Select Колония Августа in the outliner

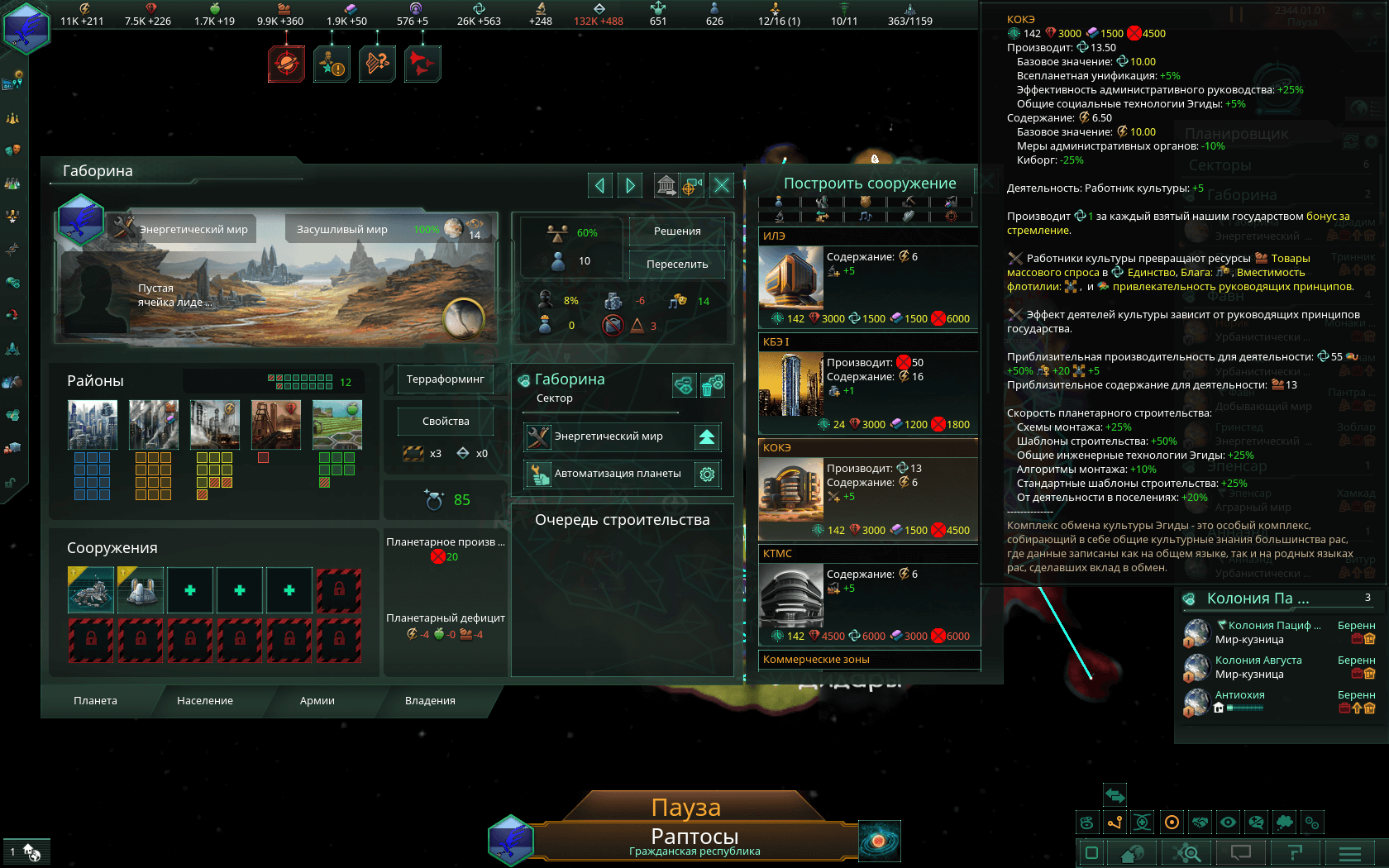[x=1258, y=661]
